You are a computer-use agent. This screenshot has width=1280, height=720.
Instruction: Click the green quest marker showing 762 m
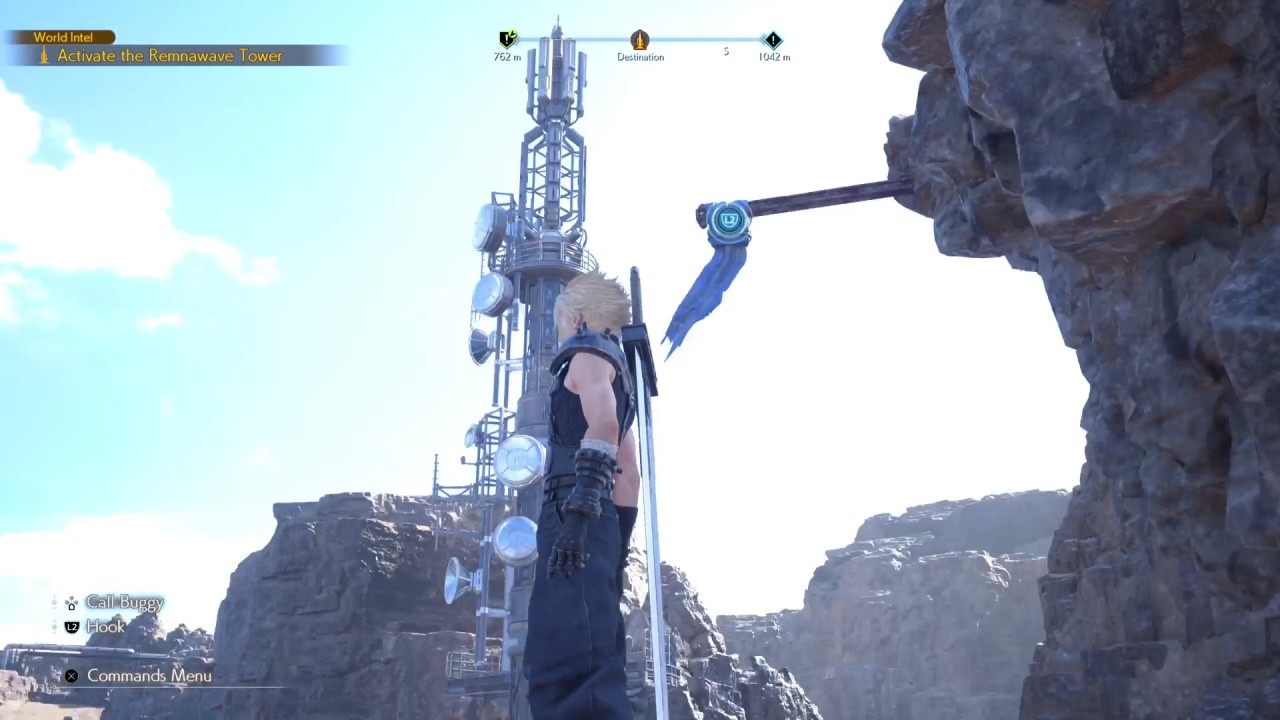(506, 37)
